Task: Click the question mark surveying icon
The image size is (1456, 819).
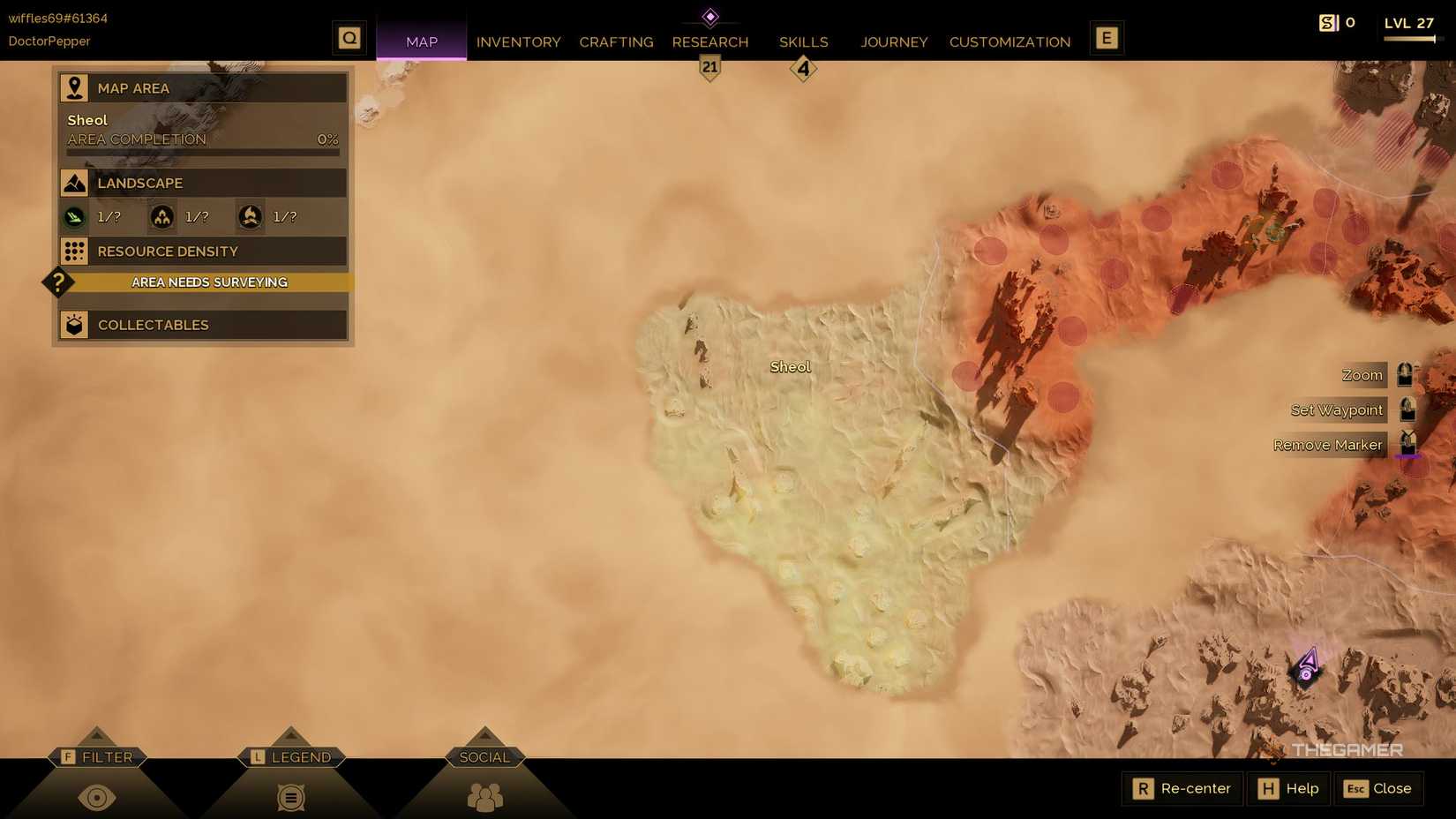Action: tap(57, 282)
